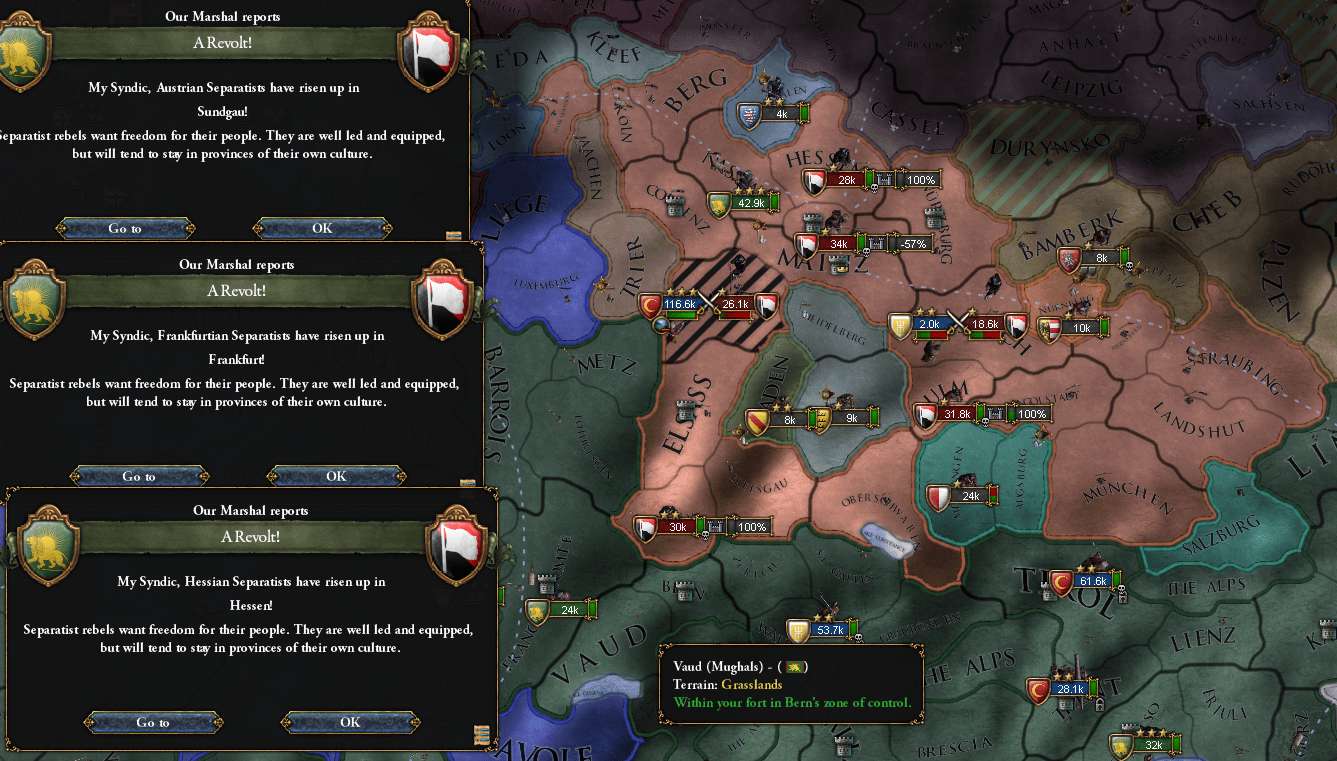
Task: Select the 2.0k army banner
Action: (x=929, y=324)
